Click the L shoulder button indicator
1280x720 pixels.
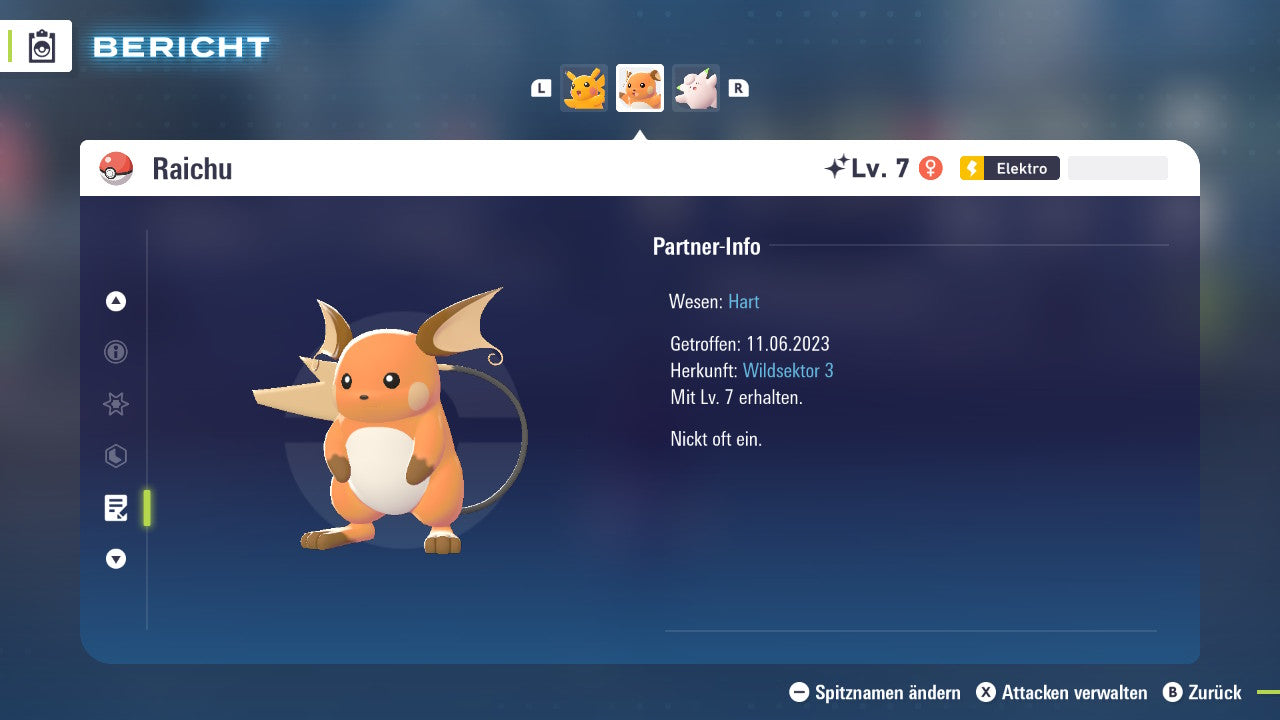coord(540,88)
